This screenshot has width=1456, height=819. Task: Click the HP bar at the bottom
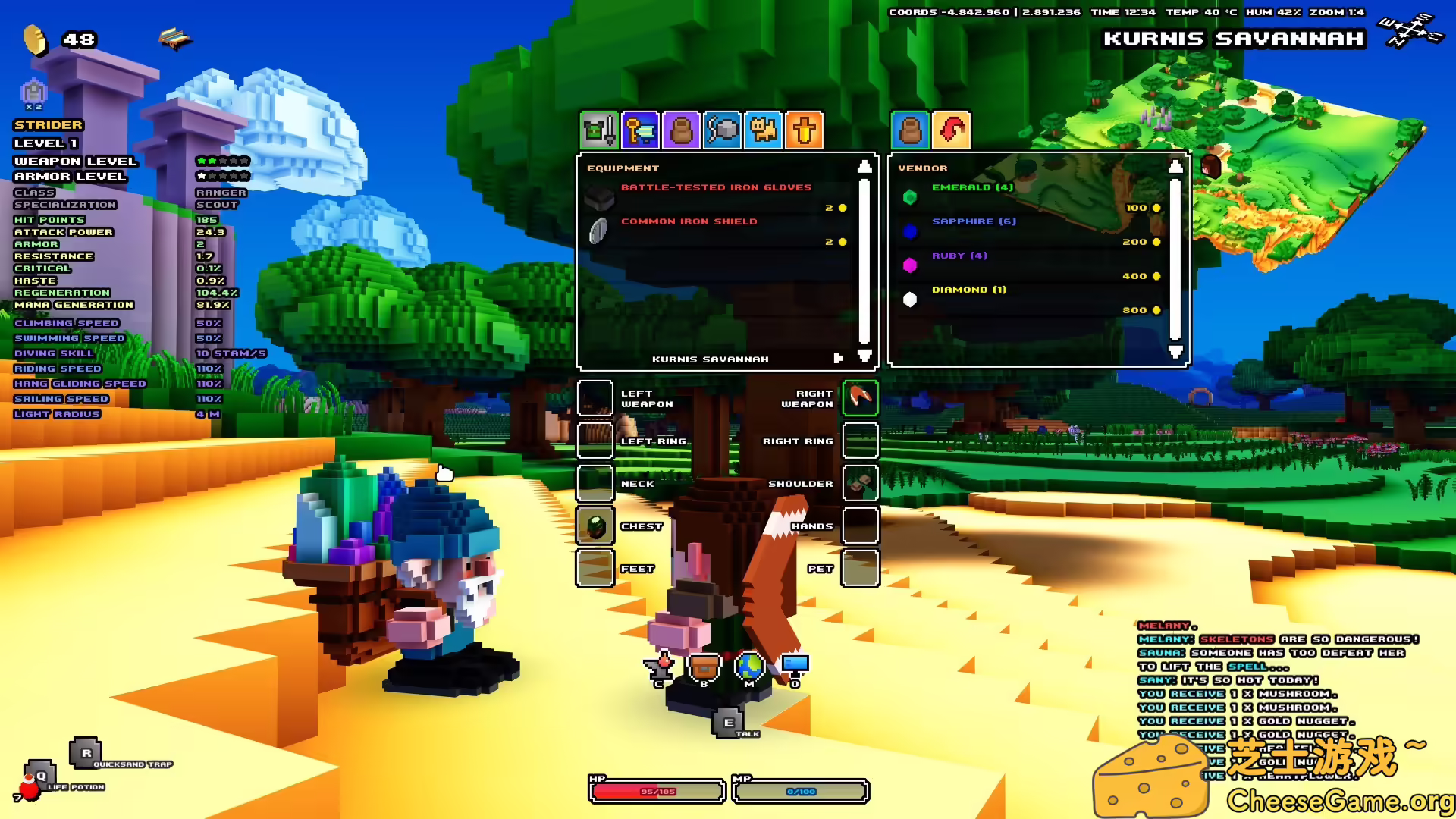pyautogui.click(x=656, y=790)
